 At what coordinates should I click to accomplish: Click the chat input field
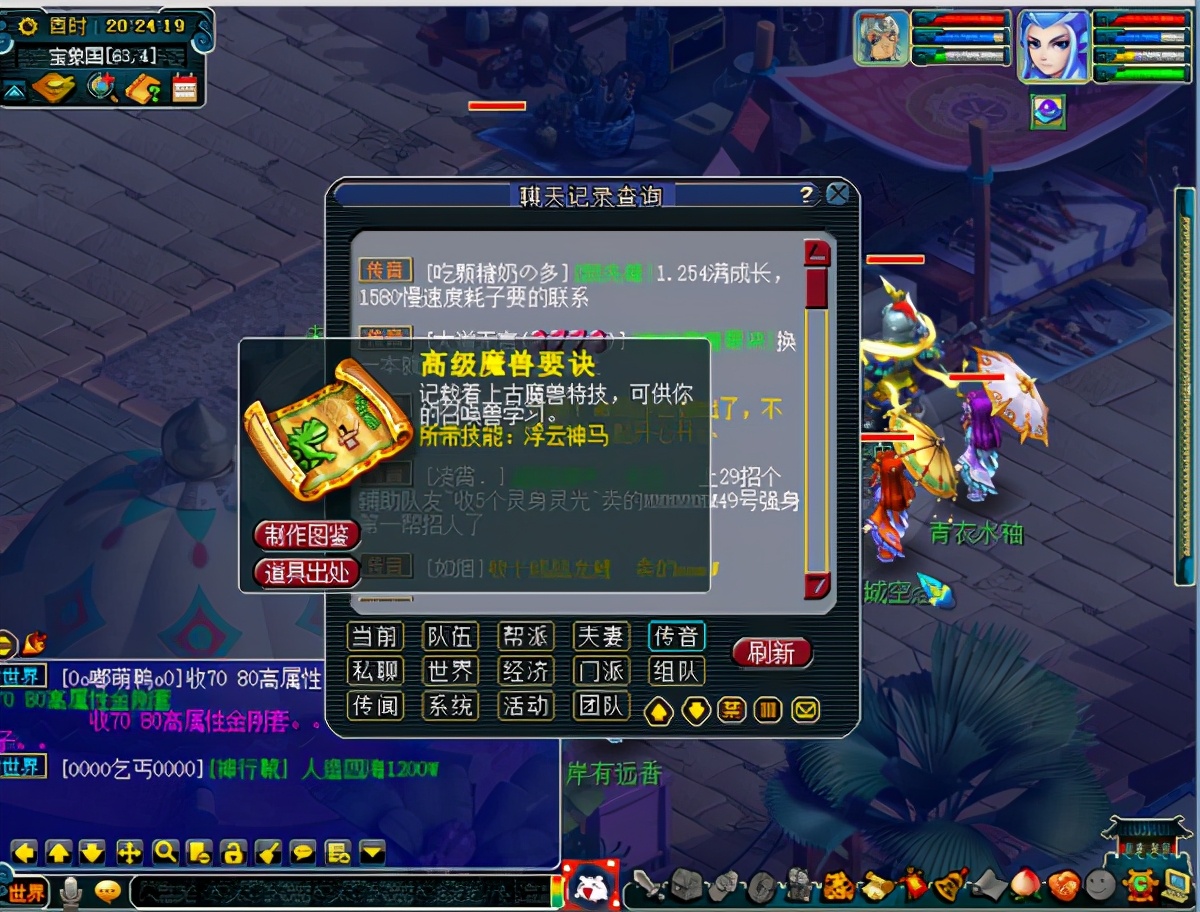tap(340, 889)
